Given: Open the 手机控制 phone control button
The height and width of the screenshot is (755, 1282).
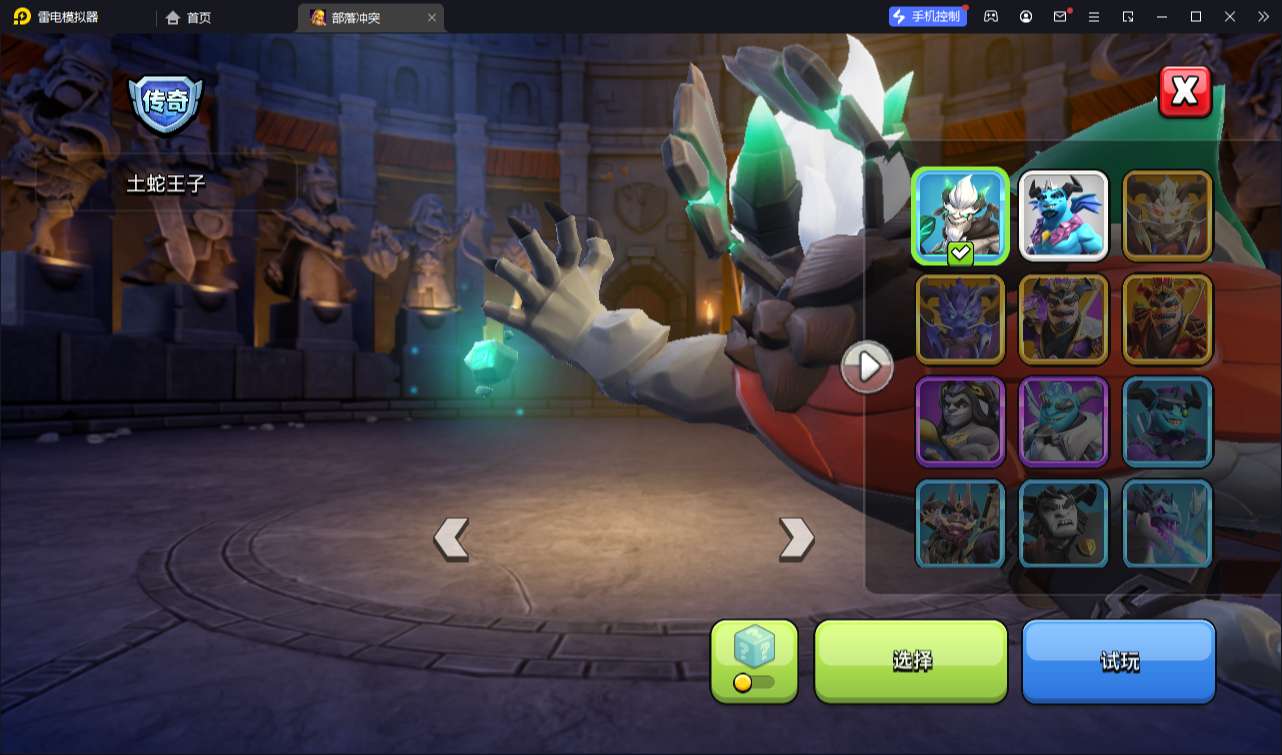Looking at the screenshot, I should (927, 17).
